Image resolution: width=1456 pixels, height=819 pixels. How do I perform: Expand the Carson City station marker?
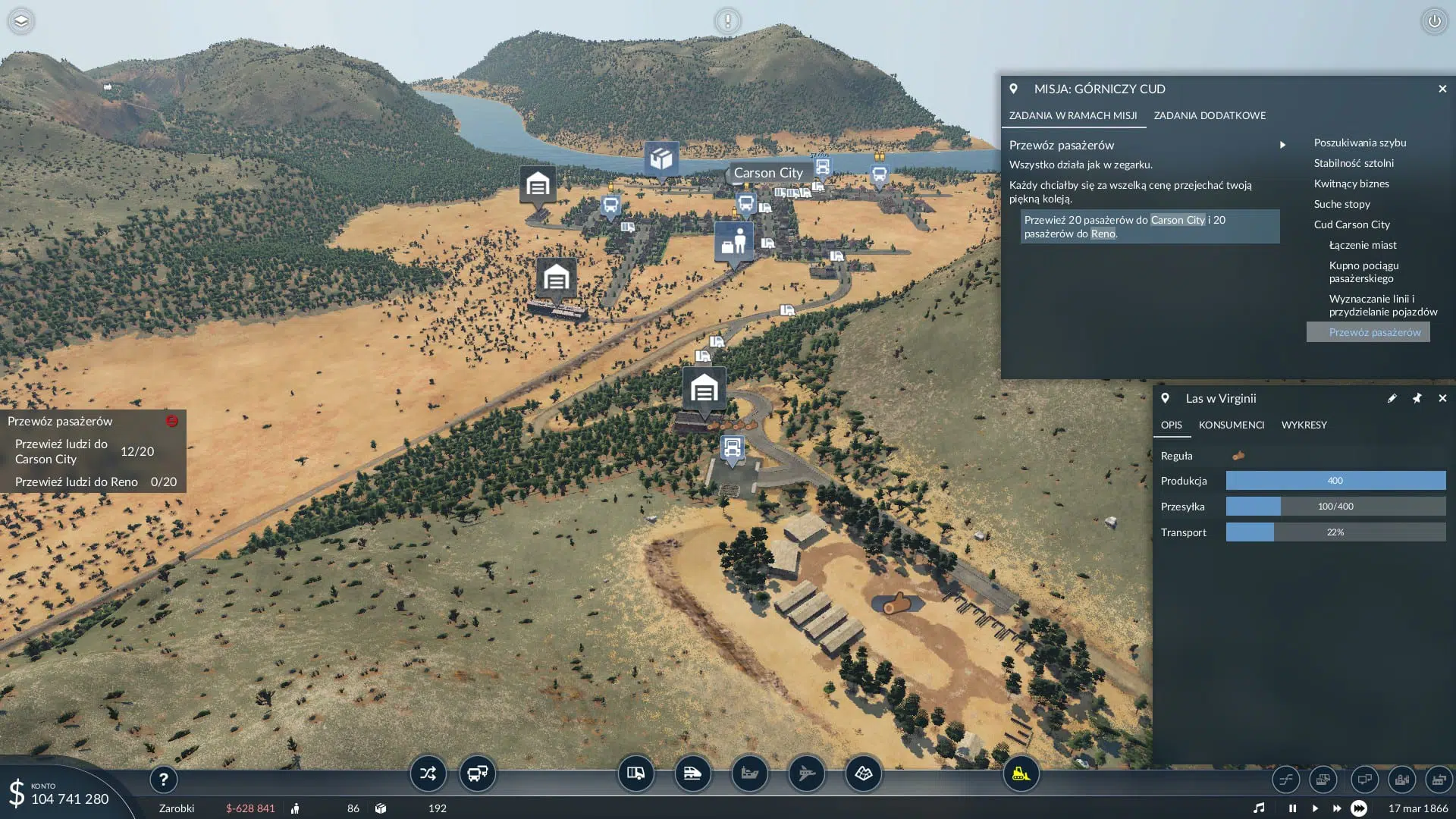coord(768,173)
